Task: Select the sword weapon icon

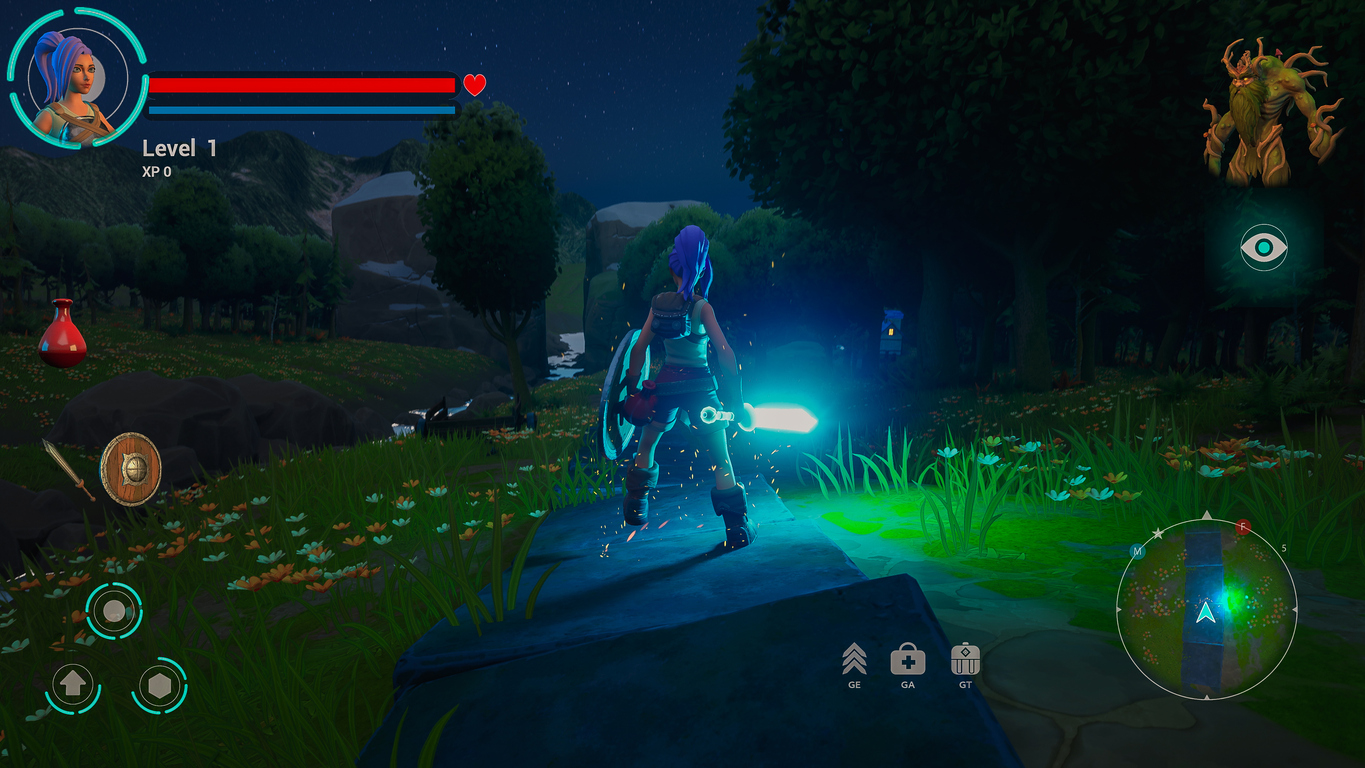Action: (x=67, y=468)
